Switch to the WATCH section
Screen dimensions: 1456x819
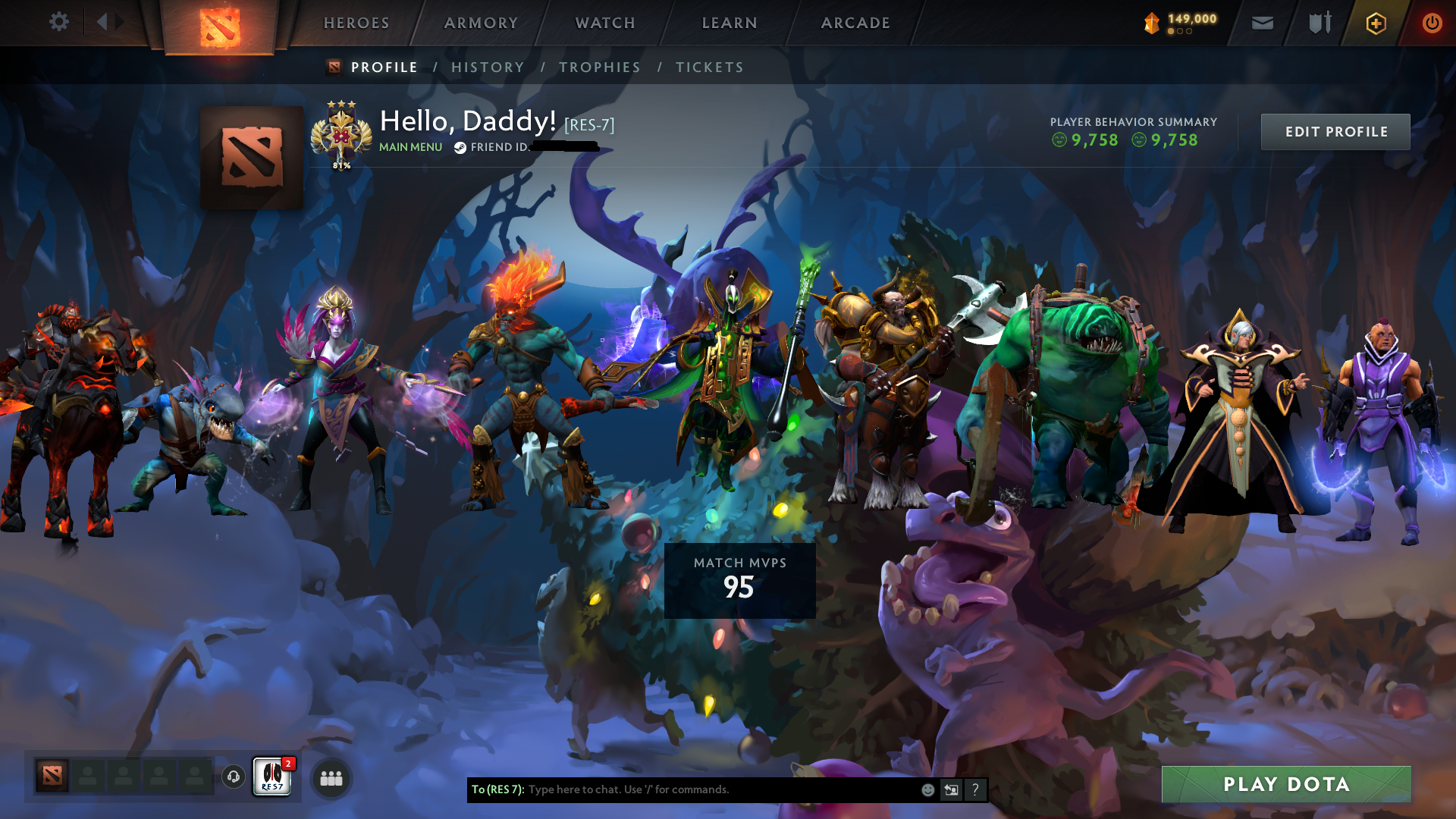click(x=604, y=23)
